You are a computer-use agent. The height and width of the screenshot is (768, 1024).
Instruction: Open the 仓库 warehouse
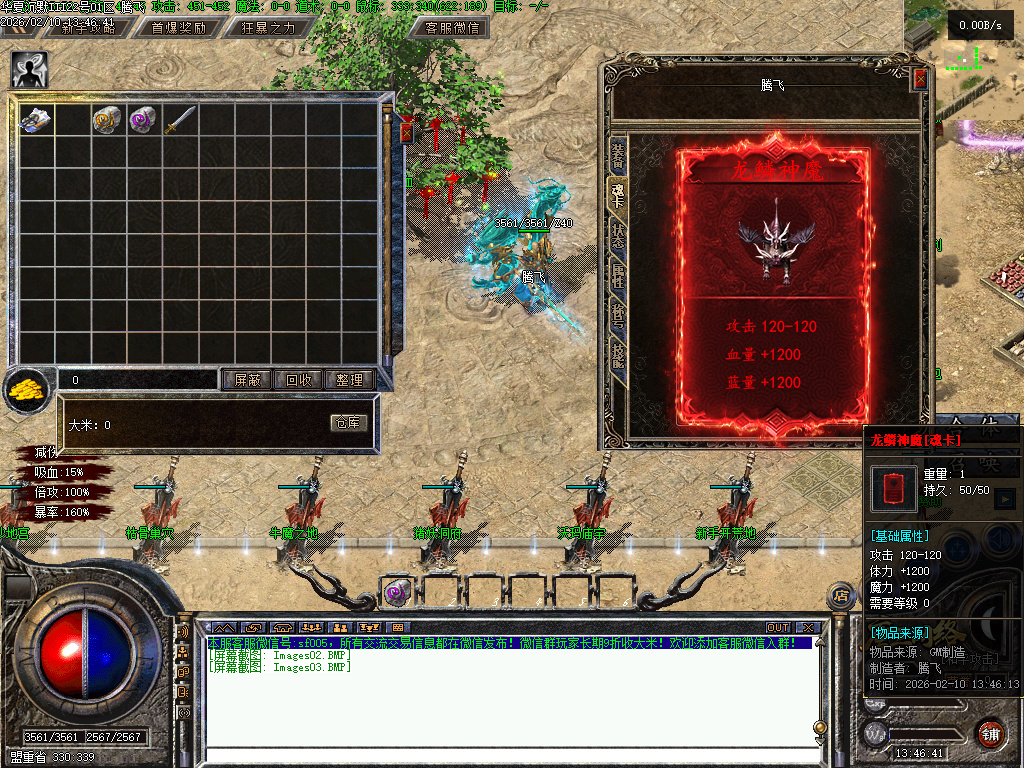pos(349,423)
